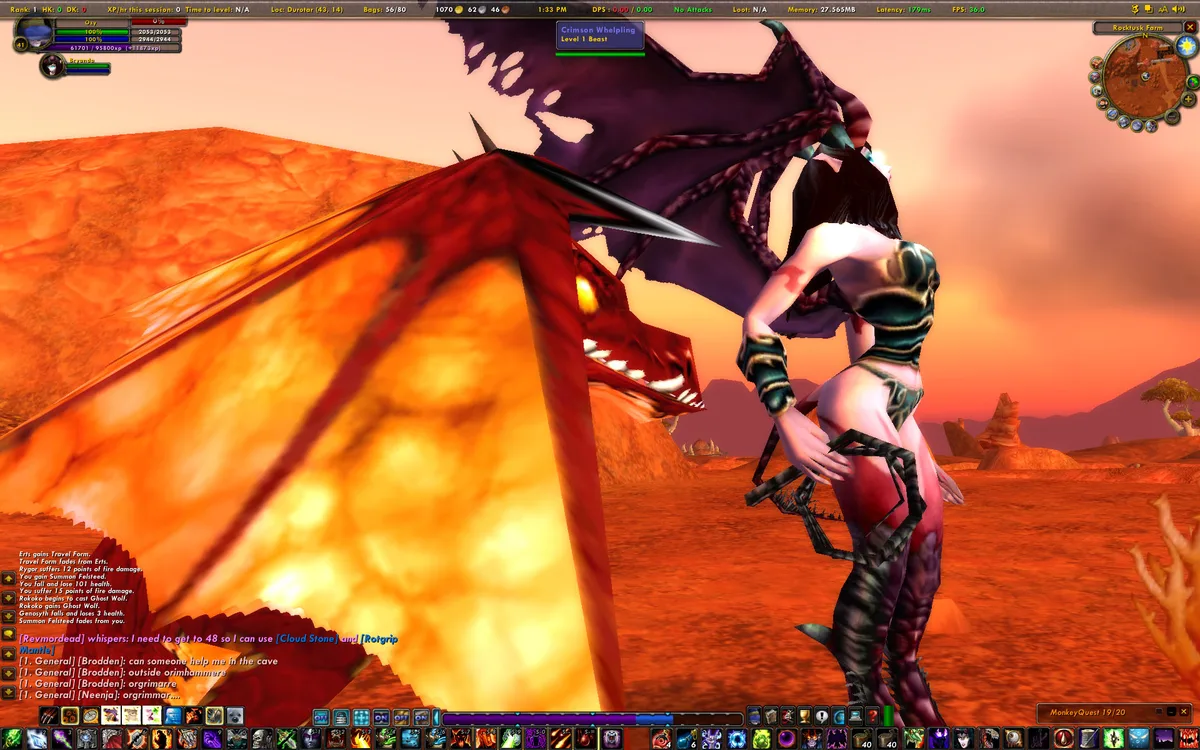Click the padlock icon beside ON/OFF toggles
1200x750 pixels.
coord(341,717)
